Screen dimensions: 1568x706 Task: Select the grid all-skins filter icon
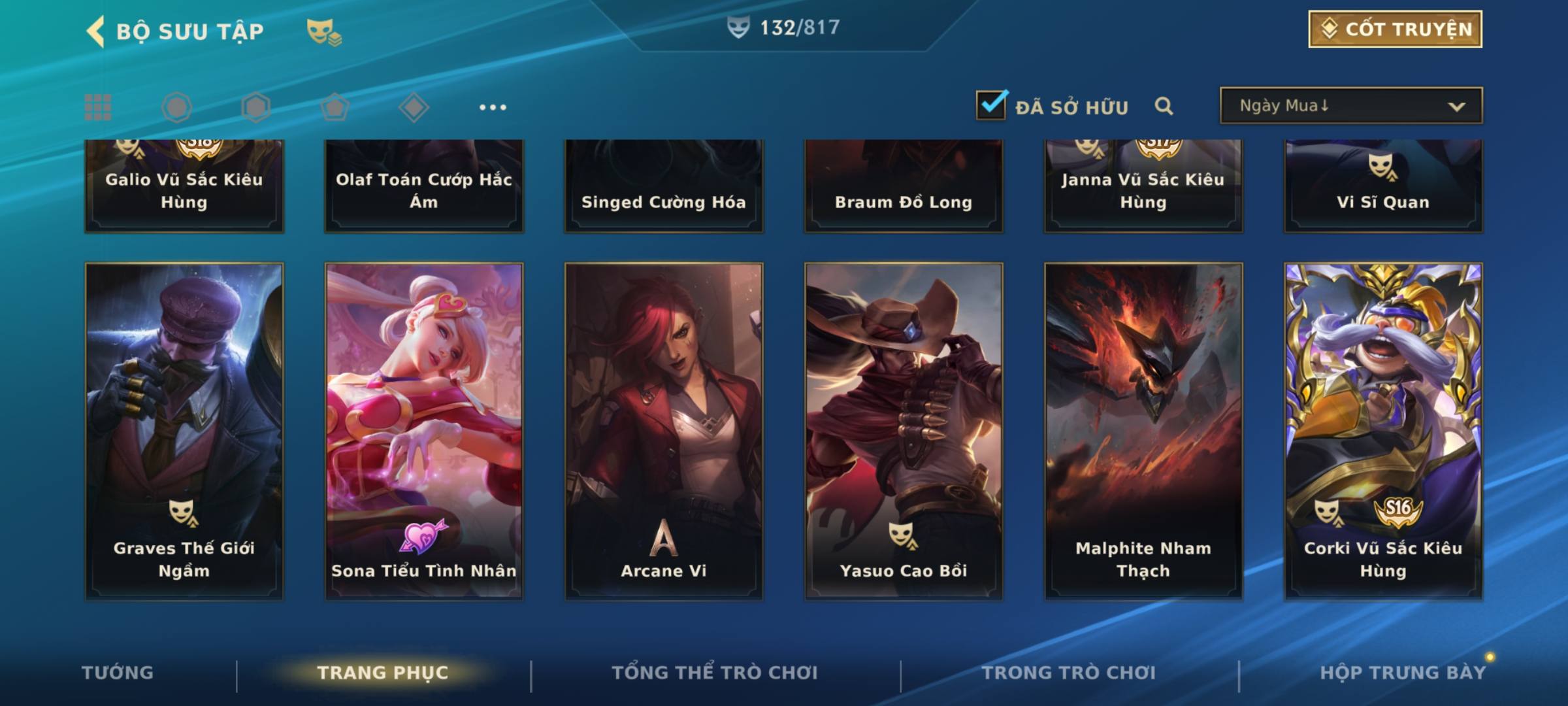pos(98,107)
